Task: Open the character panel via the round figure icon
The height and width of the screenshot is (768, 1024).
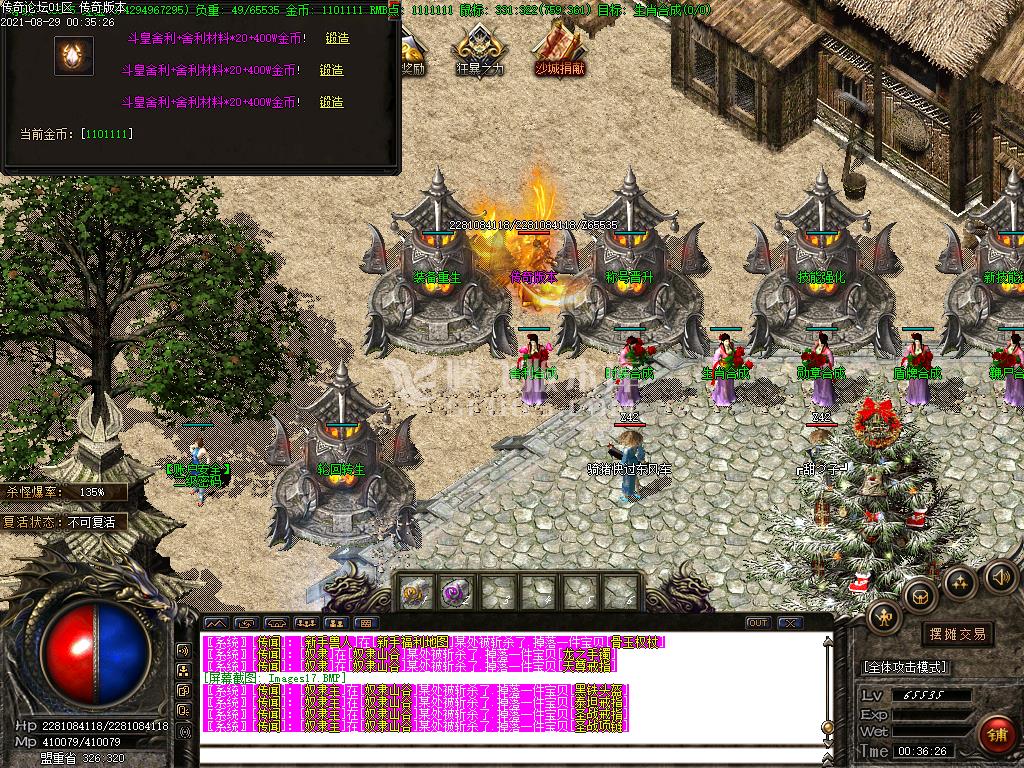Action: [884, 617]
